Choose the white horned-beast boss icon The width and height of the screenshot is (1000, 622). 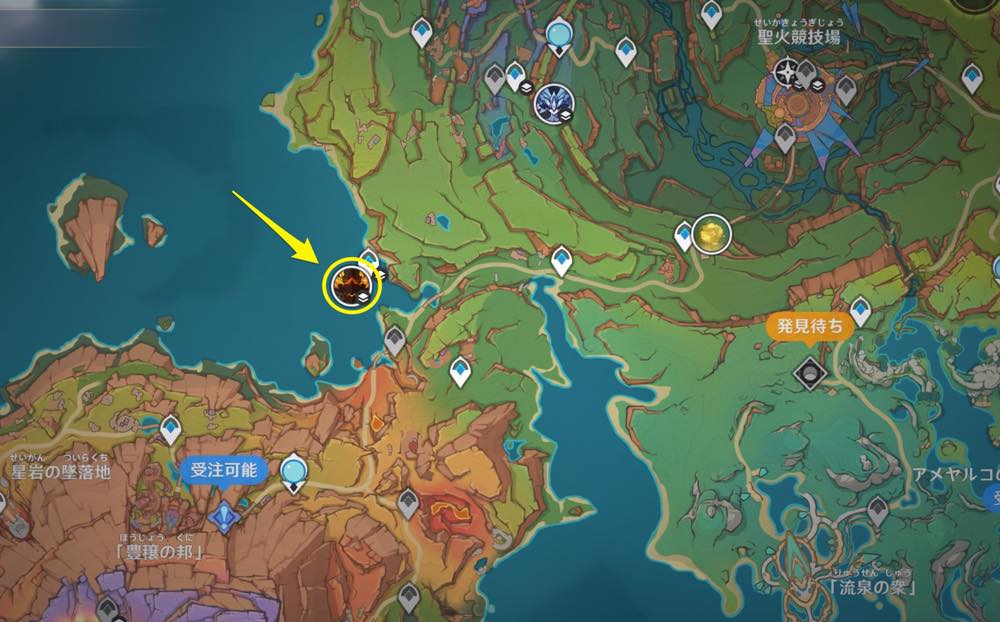(x=550, y=102)
